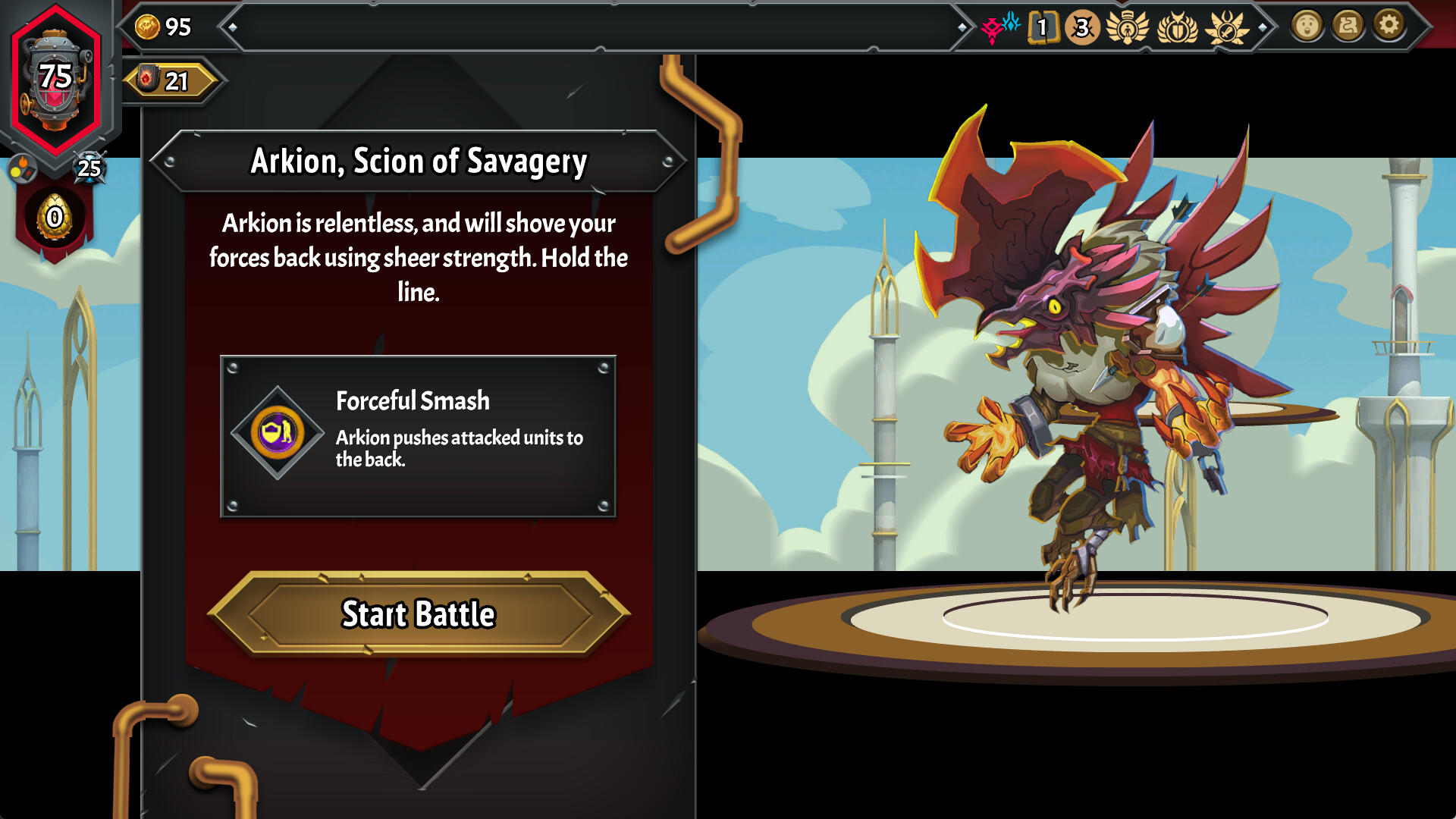Click the surprised face emote icon
The width and height of the screenshot is (1456, 819).
pos(1307,25)
